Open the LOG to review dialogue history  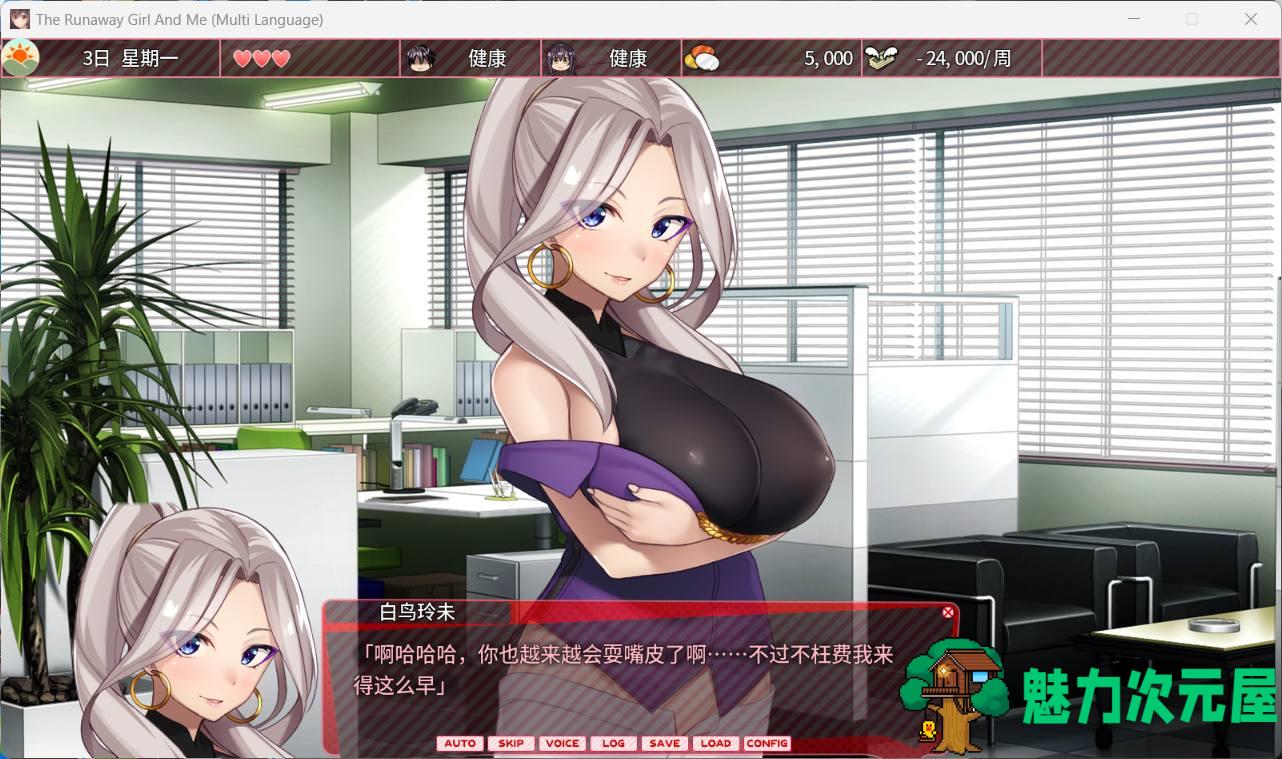613,743
